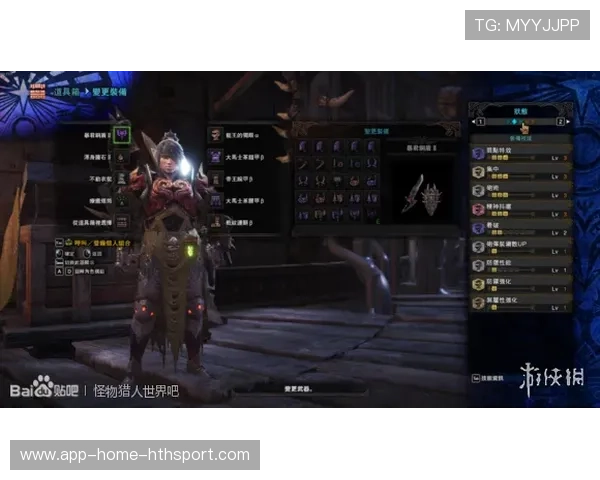Switch to the next status page arrow
The width and height of the screenshot is (600, 480).
(x=568, y=123)
